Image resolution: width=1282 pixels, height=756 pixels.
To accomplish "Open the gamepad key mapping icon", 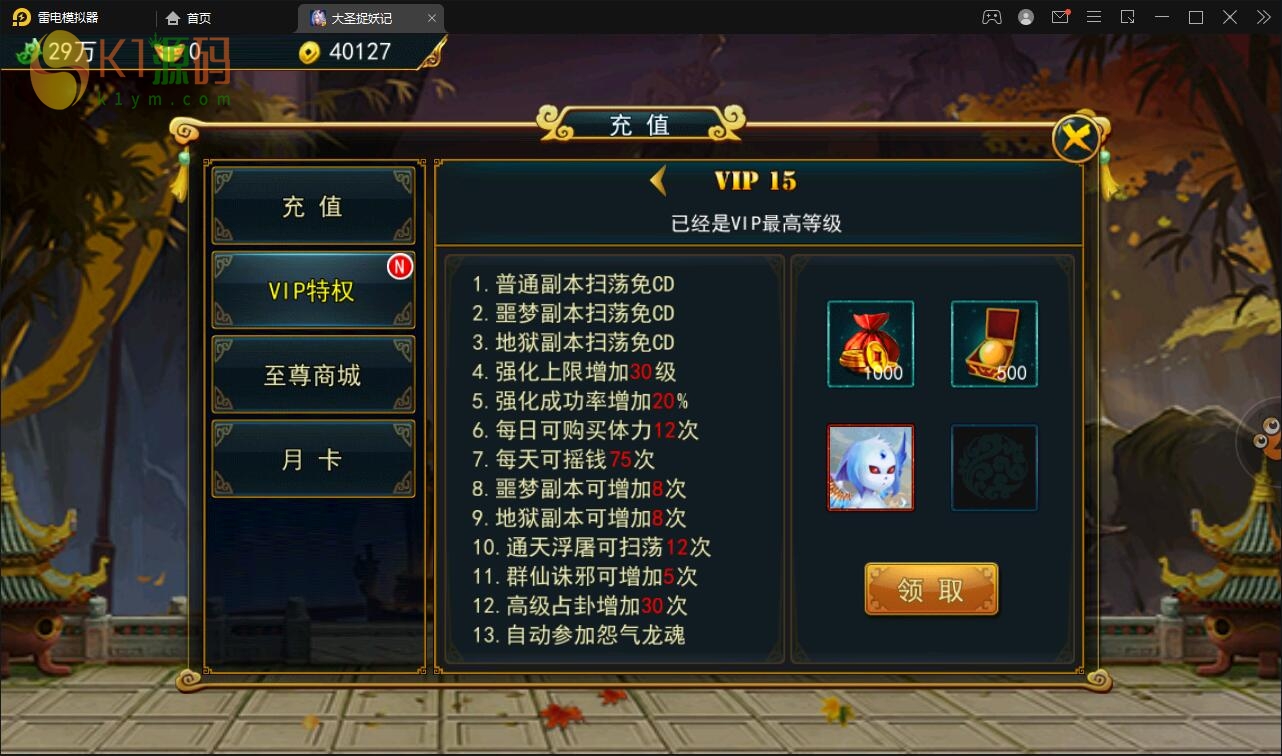I will pyautogui.click(x=992, y=17).
